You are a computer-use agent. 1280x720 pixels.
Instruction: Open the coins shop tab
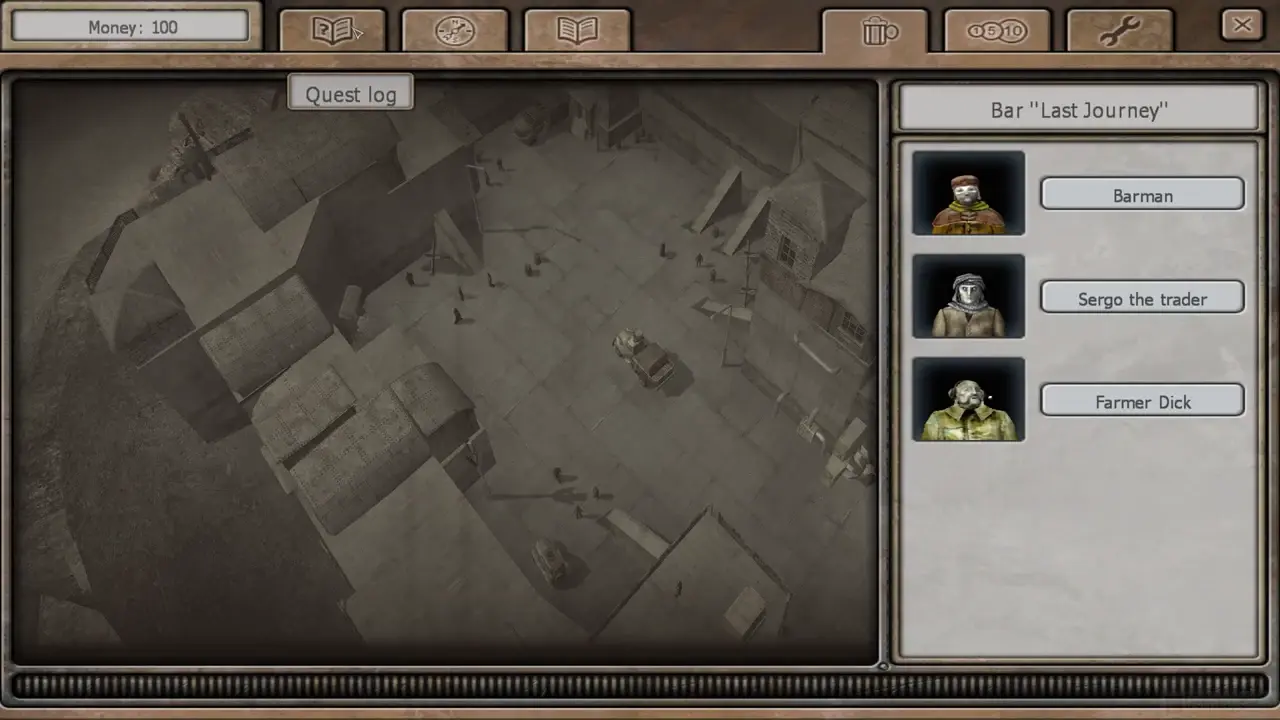pyautogui.click(x=997, y=31)
